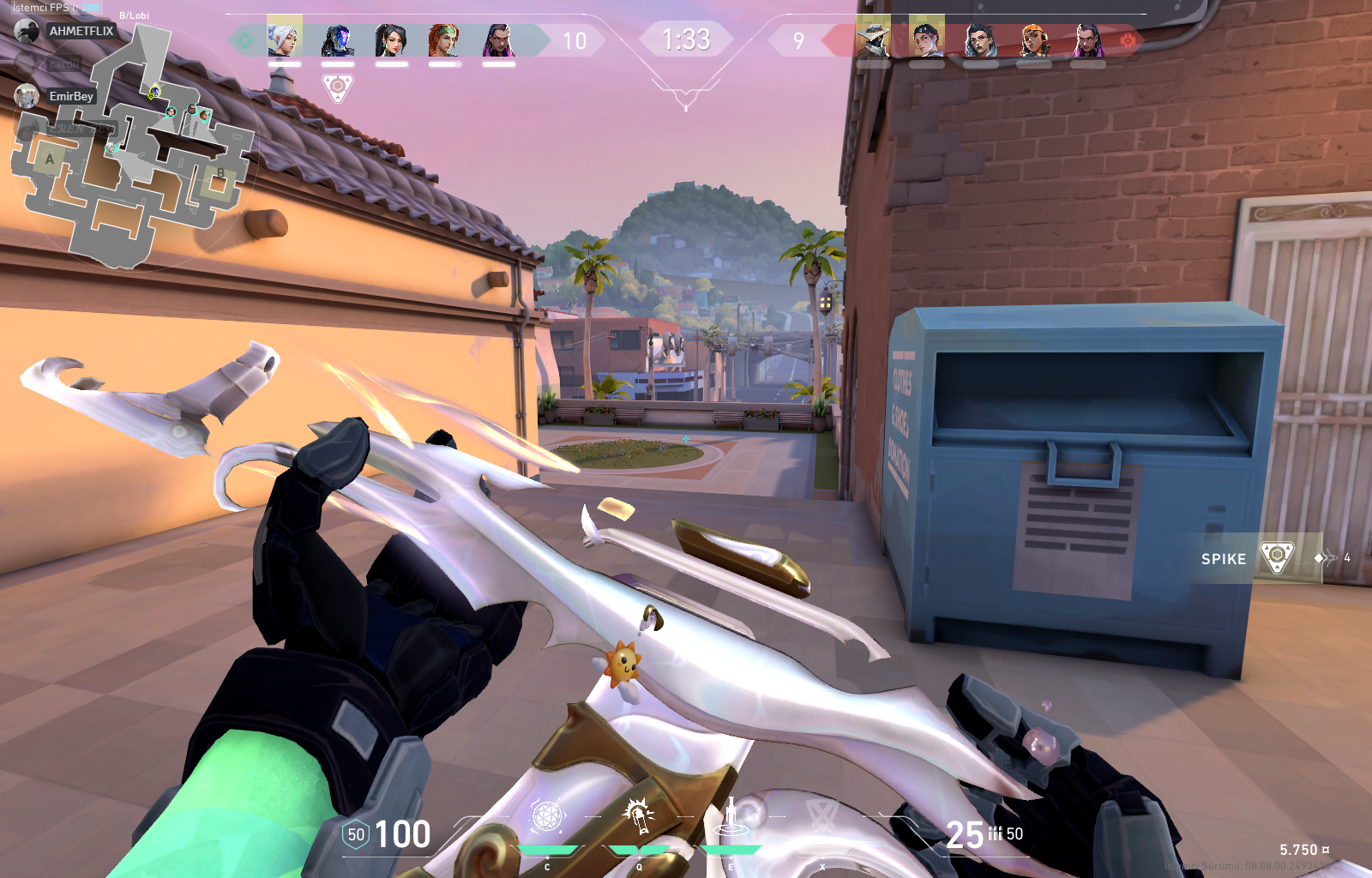Click the red defender team emblem
This screenshot has height=878, width=1372.
tap(1128, 40)
